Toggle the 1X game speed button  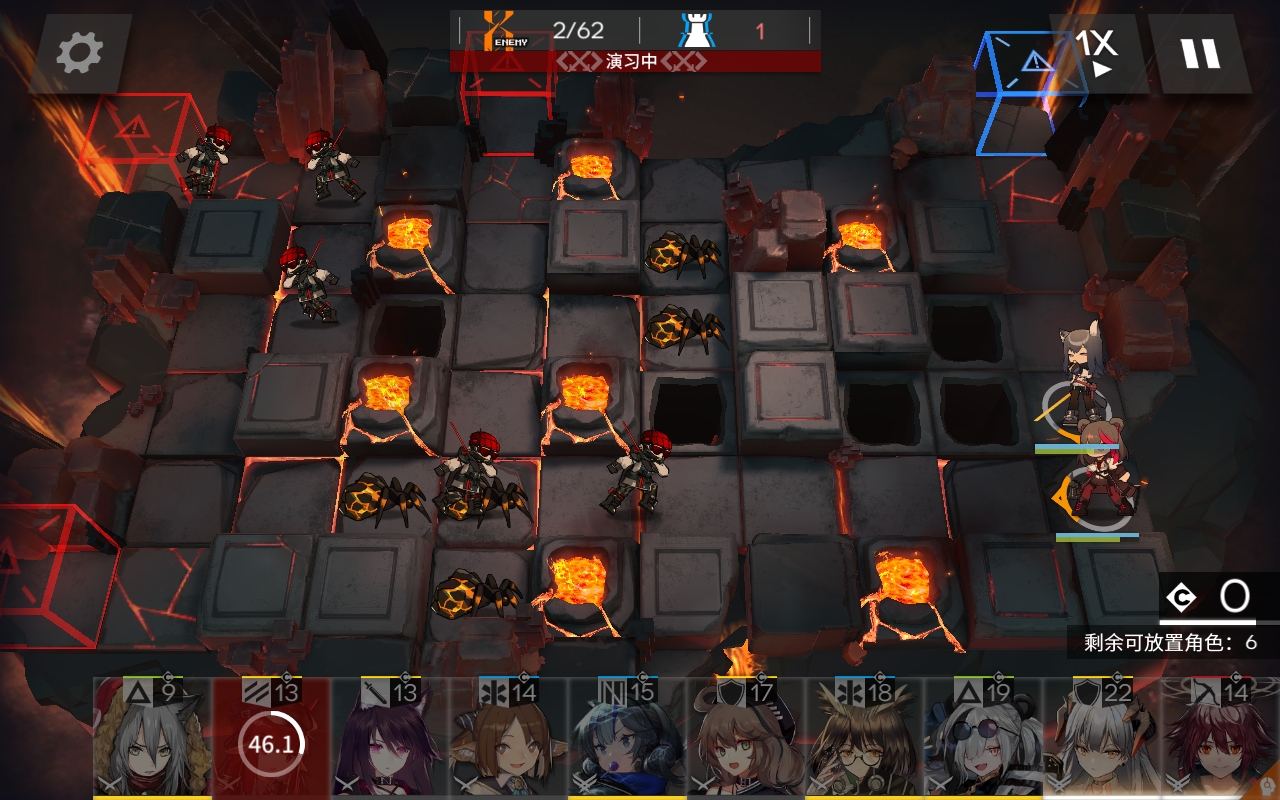click(1095, 53)
